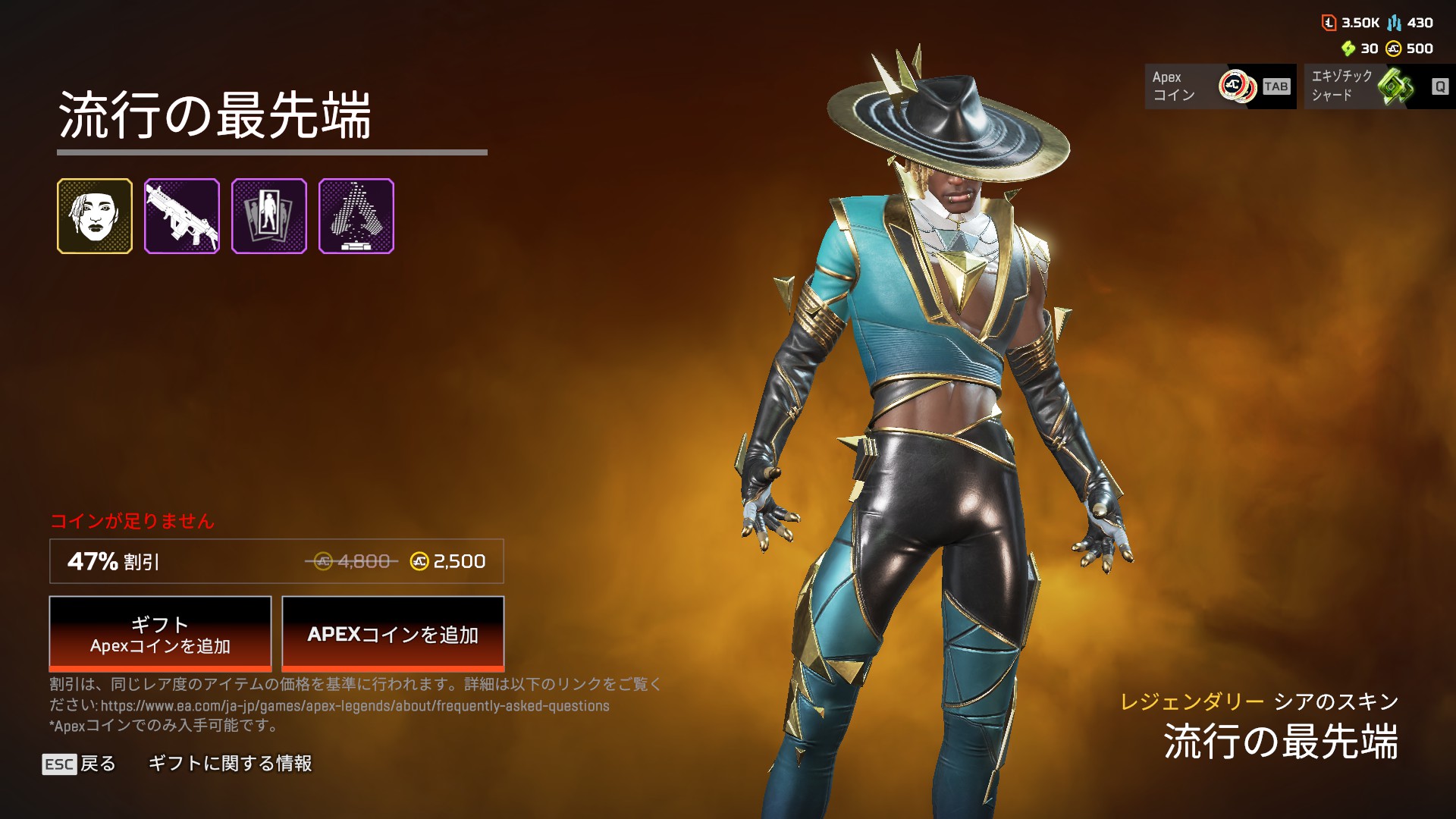This screenshot has width=1456, height=819.
Task: Select the Apex logo holo thumbnail
Action: click(356, 216)
